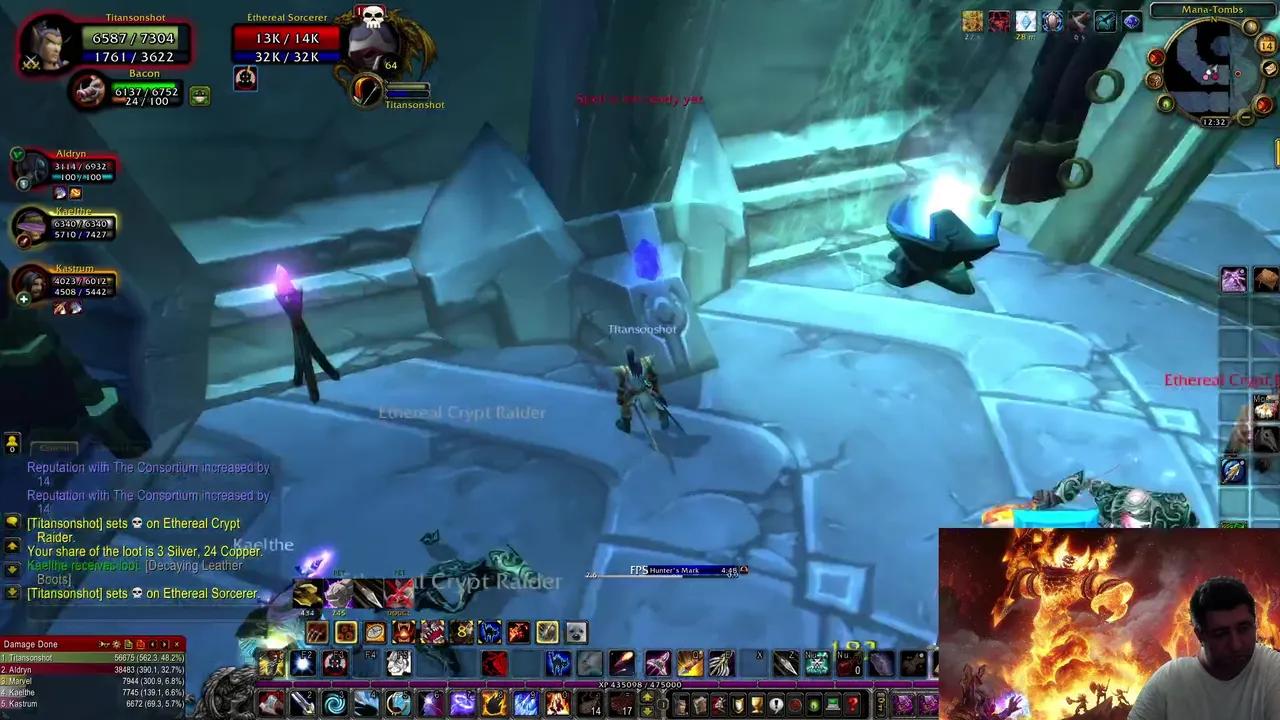The height and width of the screenshot is (720, 1280).
Task: Select an ability icon on the pet action bar
Action: coord(345,632)
